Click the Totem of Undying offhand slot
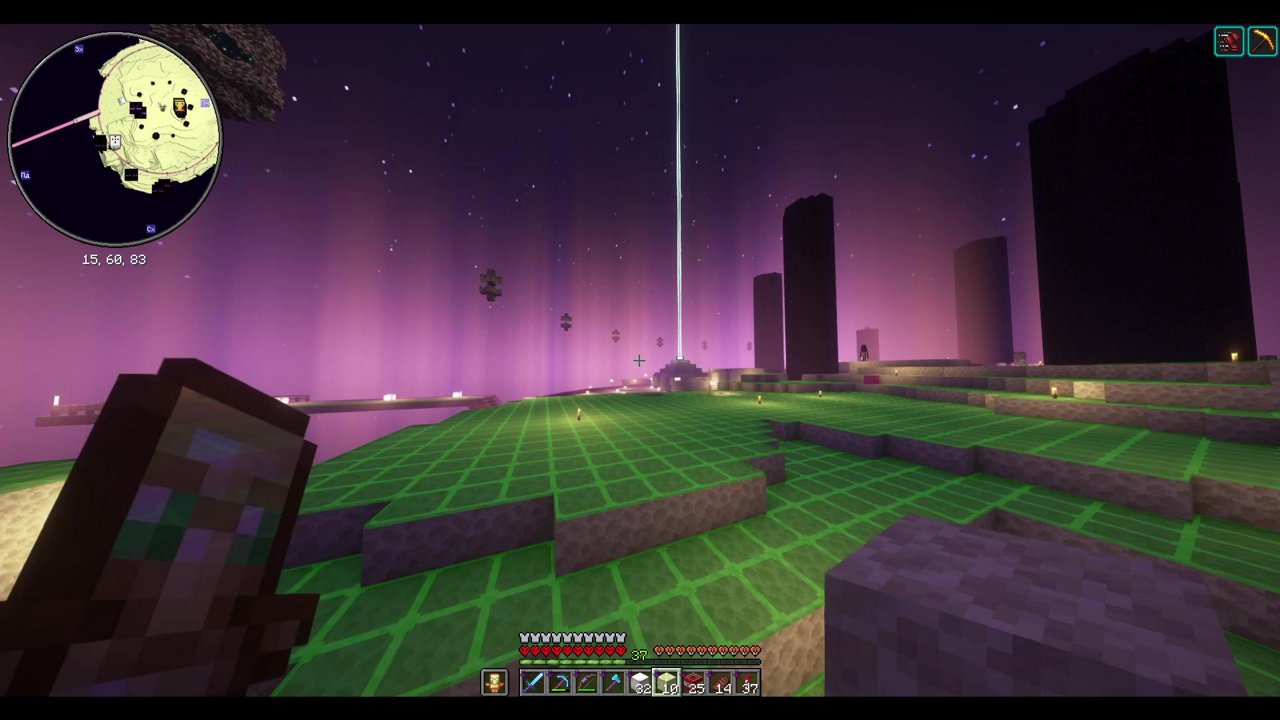The image size is (1280, 720). tap(494, 683)
